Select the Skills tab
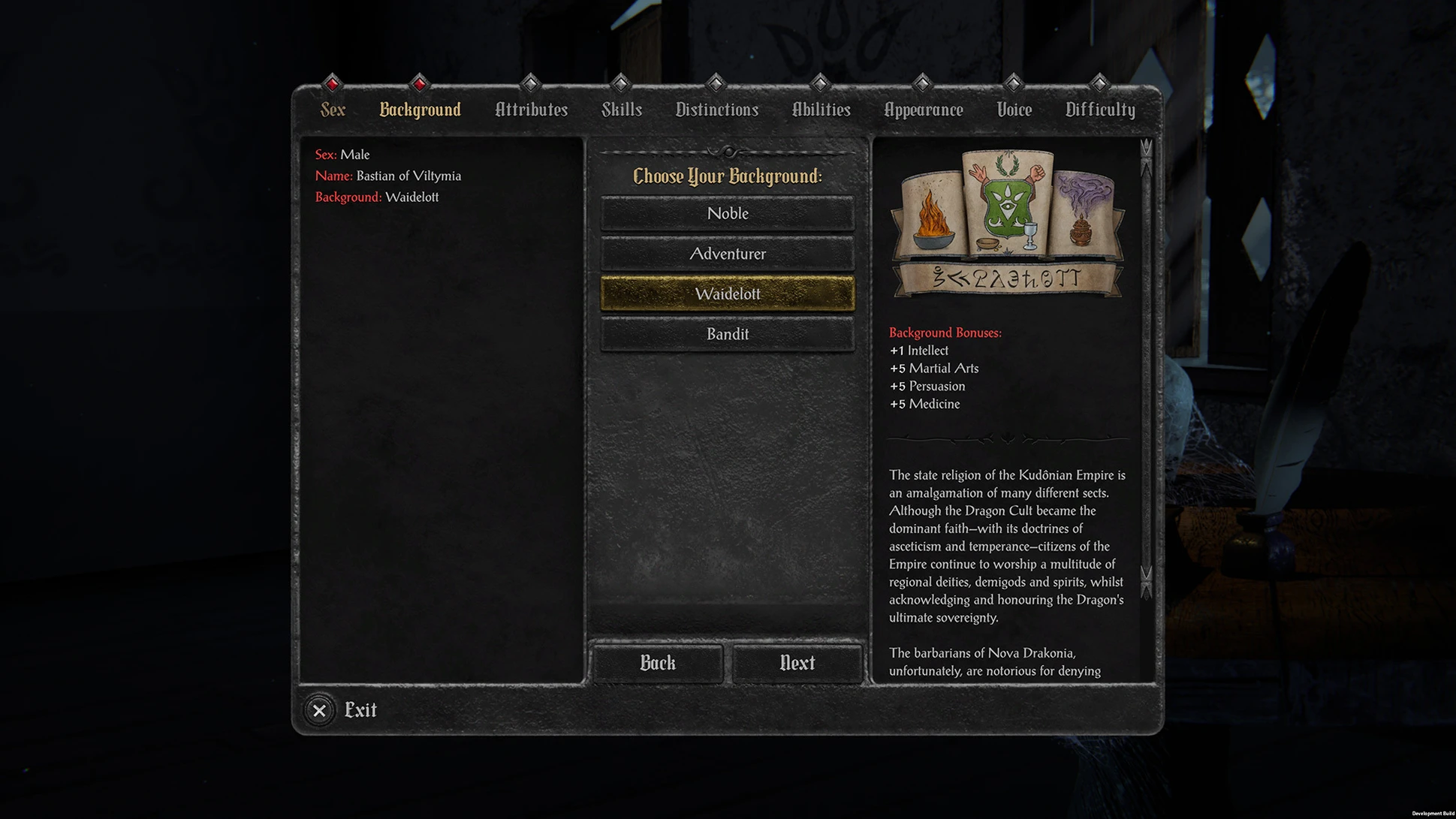Image resolution: width=1456 pixels, height=819 pixels. pos(621,110)
